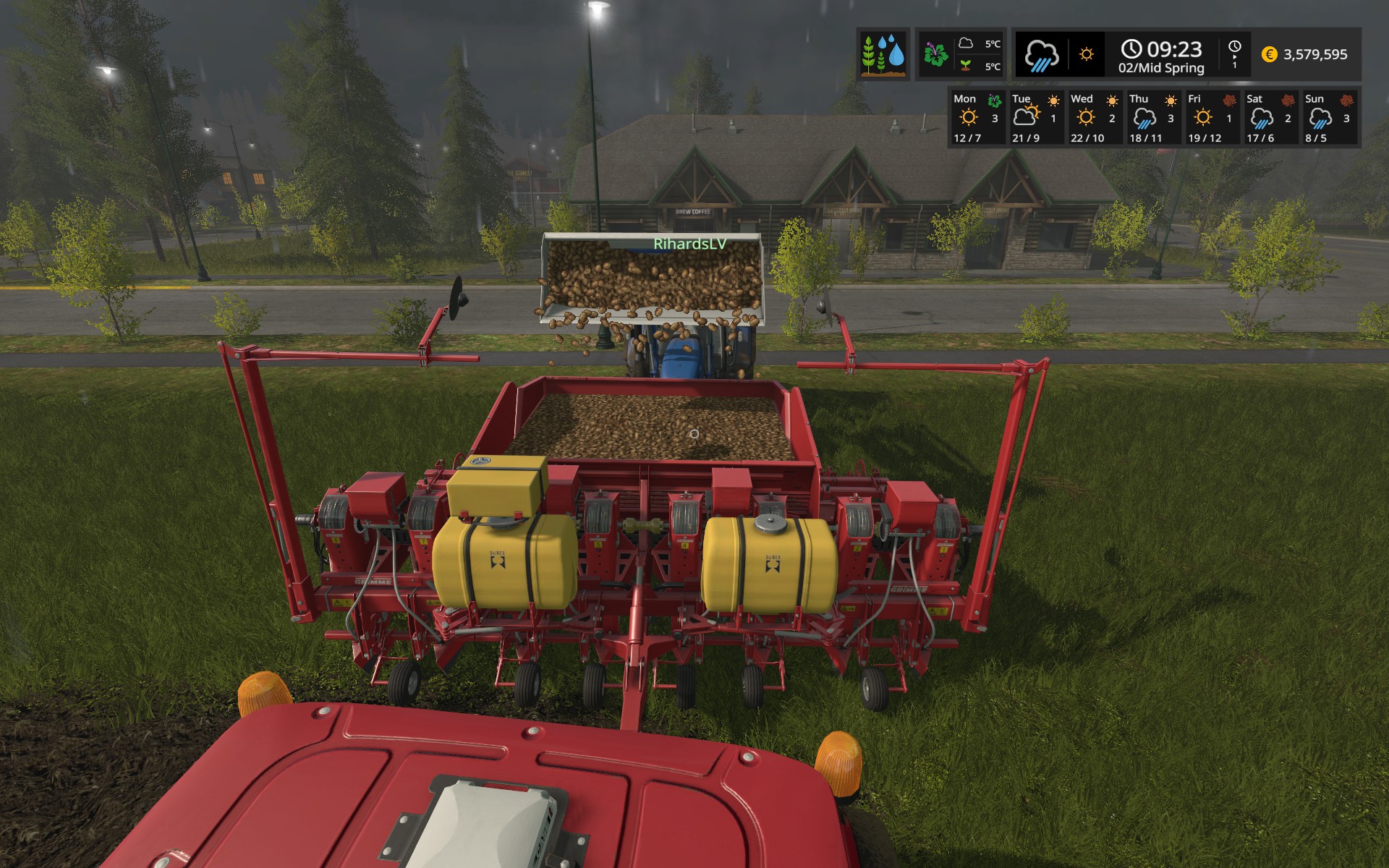
Task: Click the euro coin money icon
Action: pos(1269,55)
